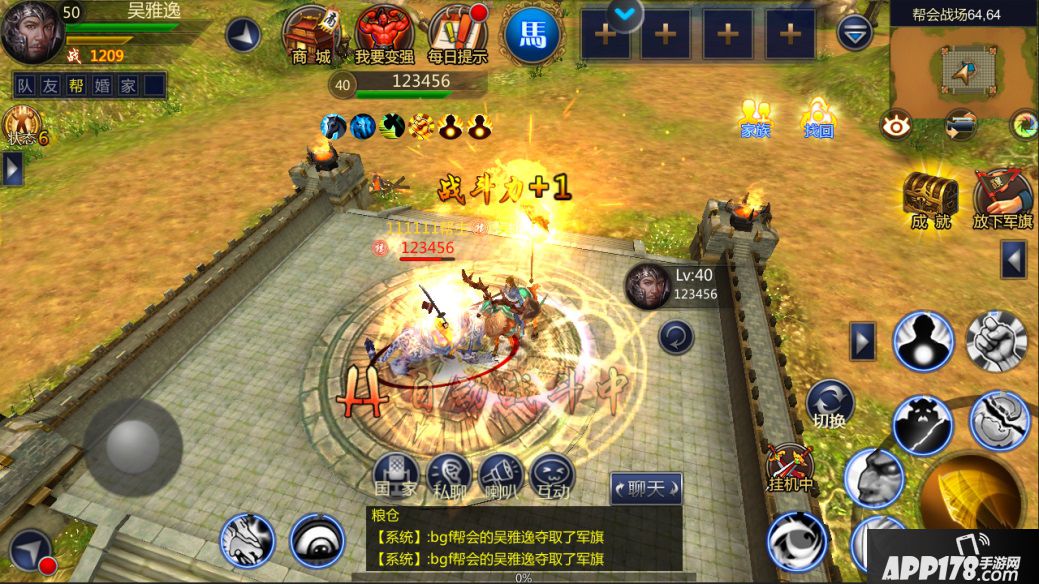Open the 我要变强 menu
The height and width of the screenshot is (584, 1039).
384,34
